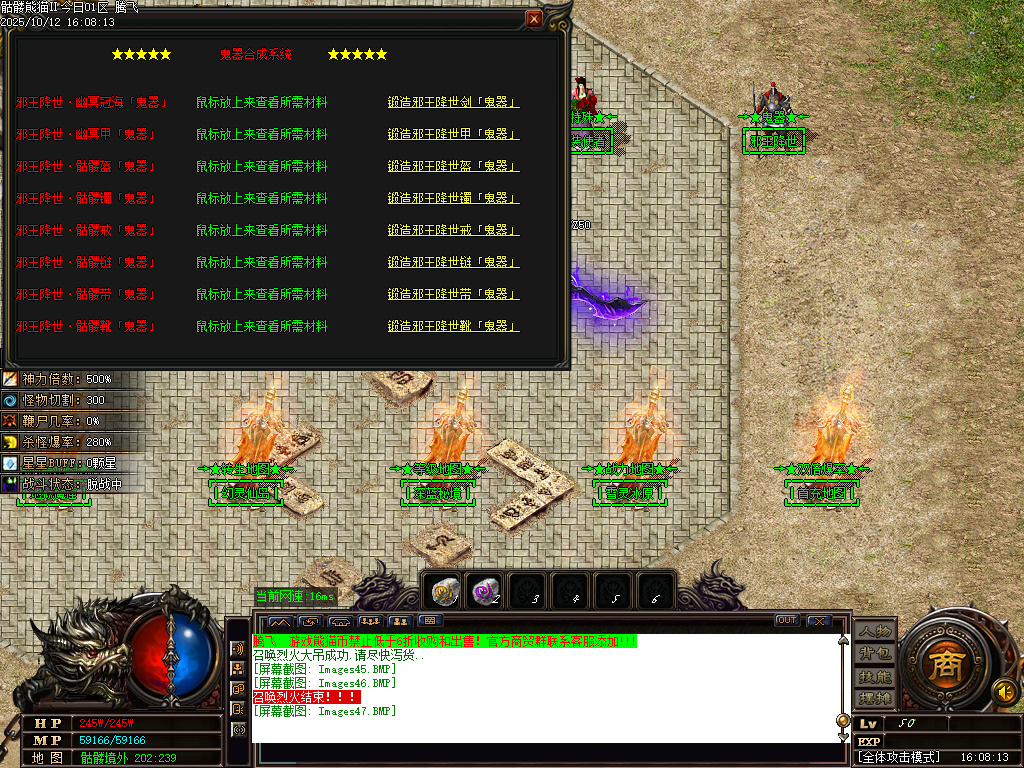
Task: Switch the 全体攻击模式 attack mode
Action: point(900,758)
